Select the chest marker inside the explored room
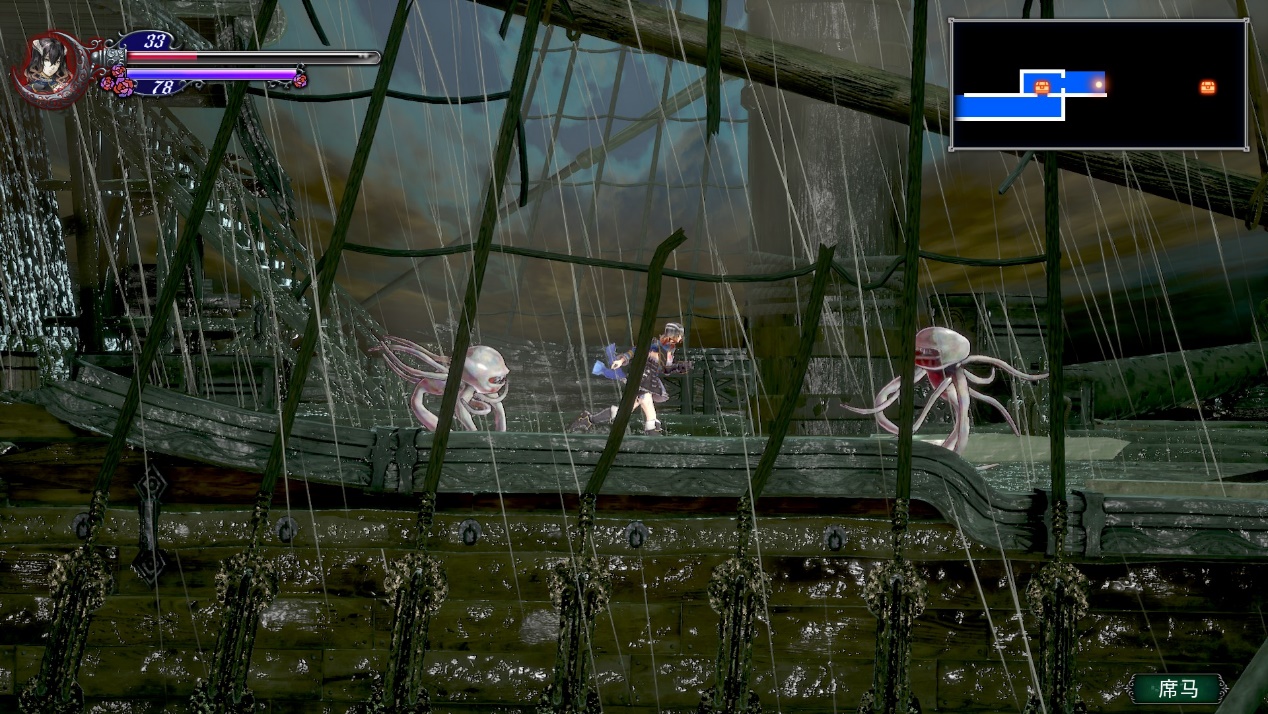The image size is (1268, 714). (1043, 86)
